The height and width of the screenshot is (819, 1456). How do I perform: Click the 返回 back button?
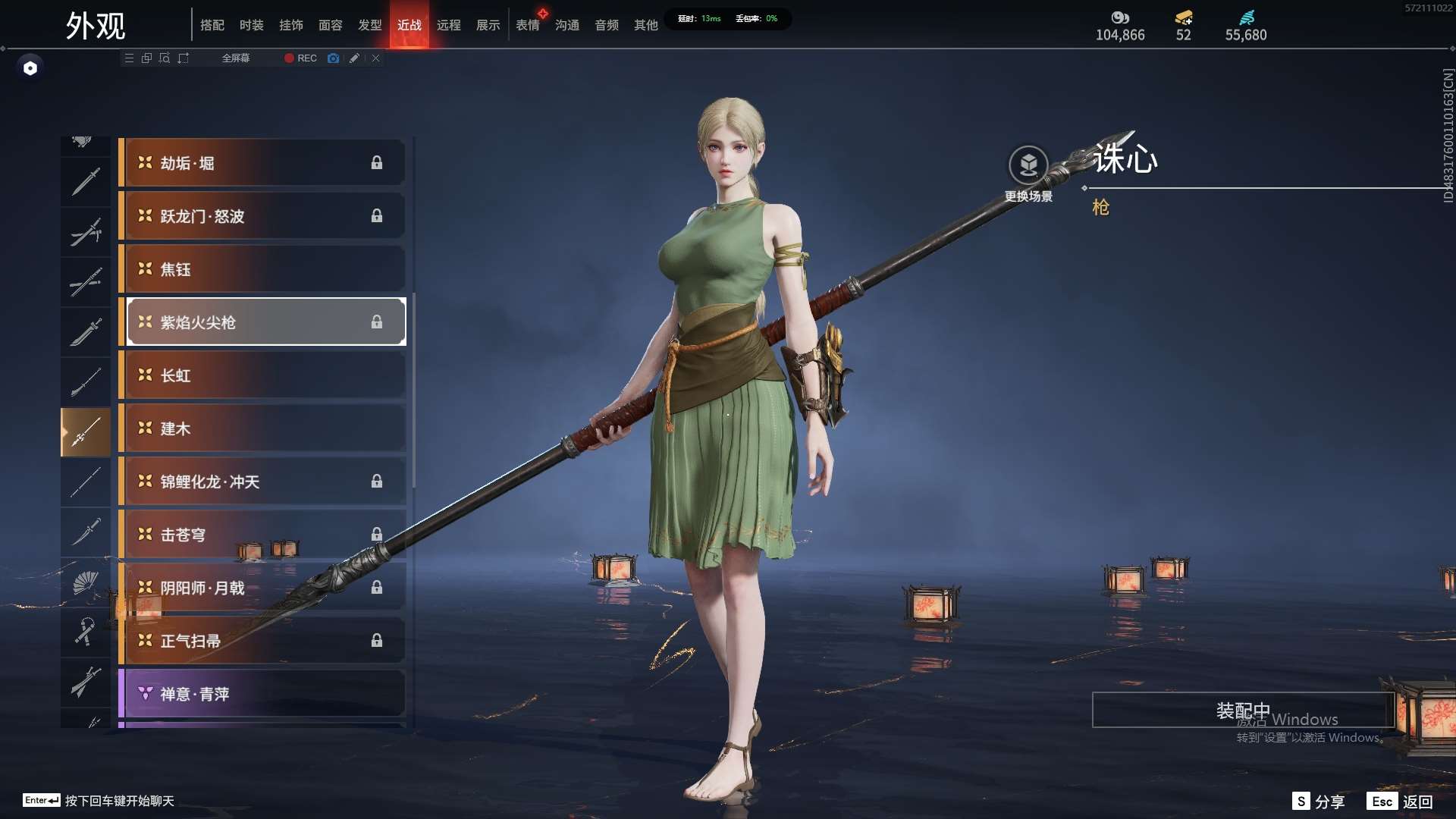pos(1401,802)
